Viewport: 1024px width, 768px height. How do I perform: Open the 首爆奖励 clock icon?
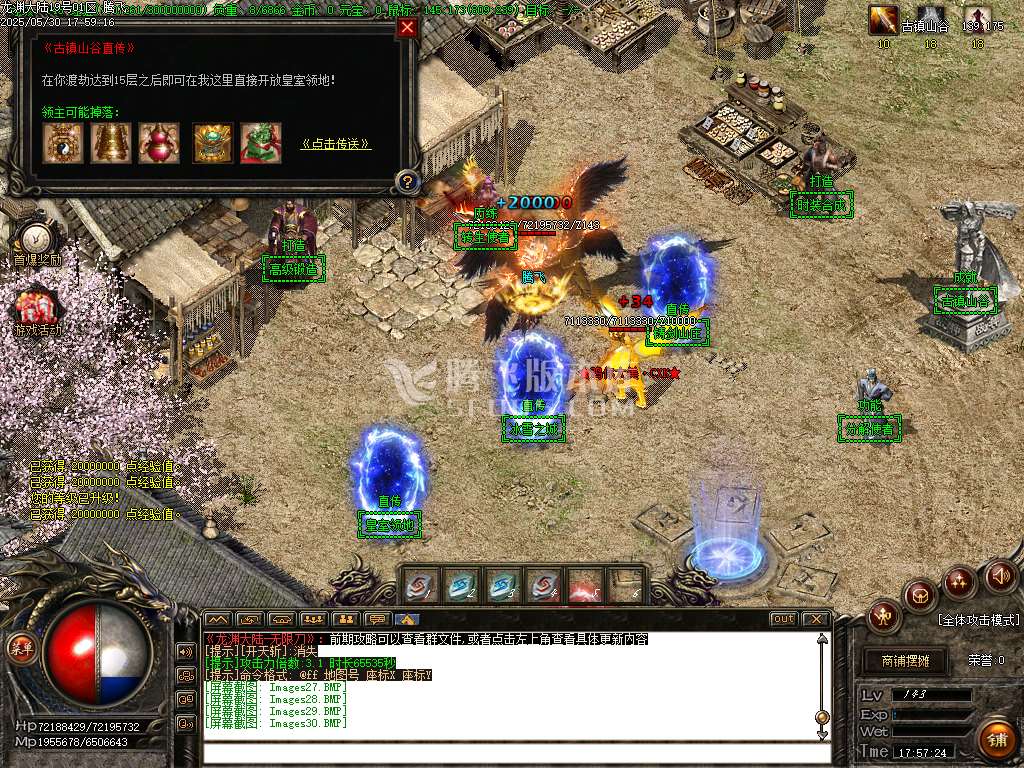[37, 238]
